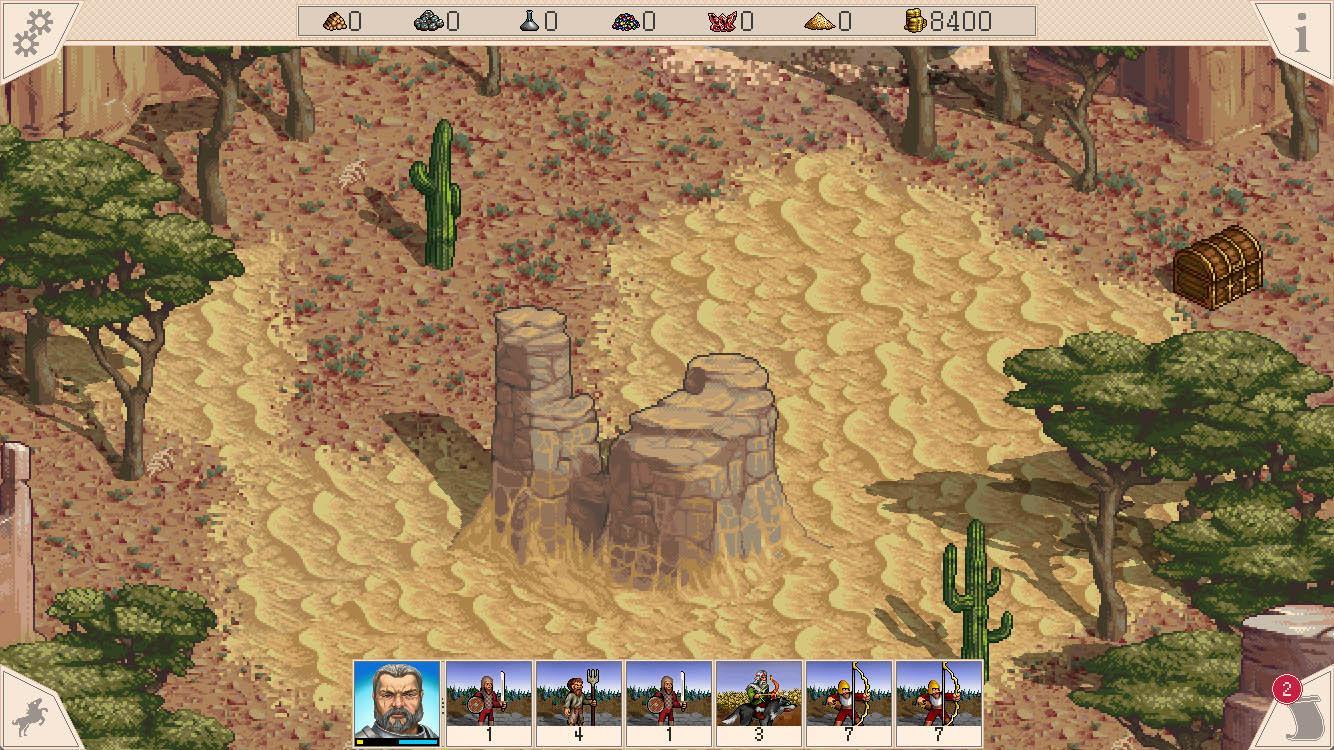This screenshot has height=750, width=1334.
Task: Click the red crystal resource icon
Action: [723, 20]
